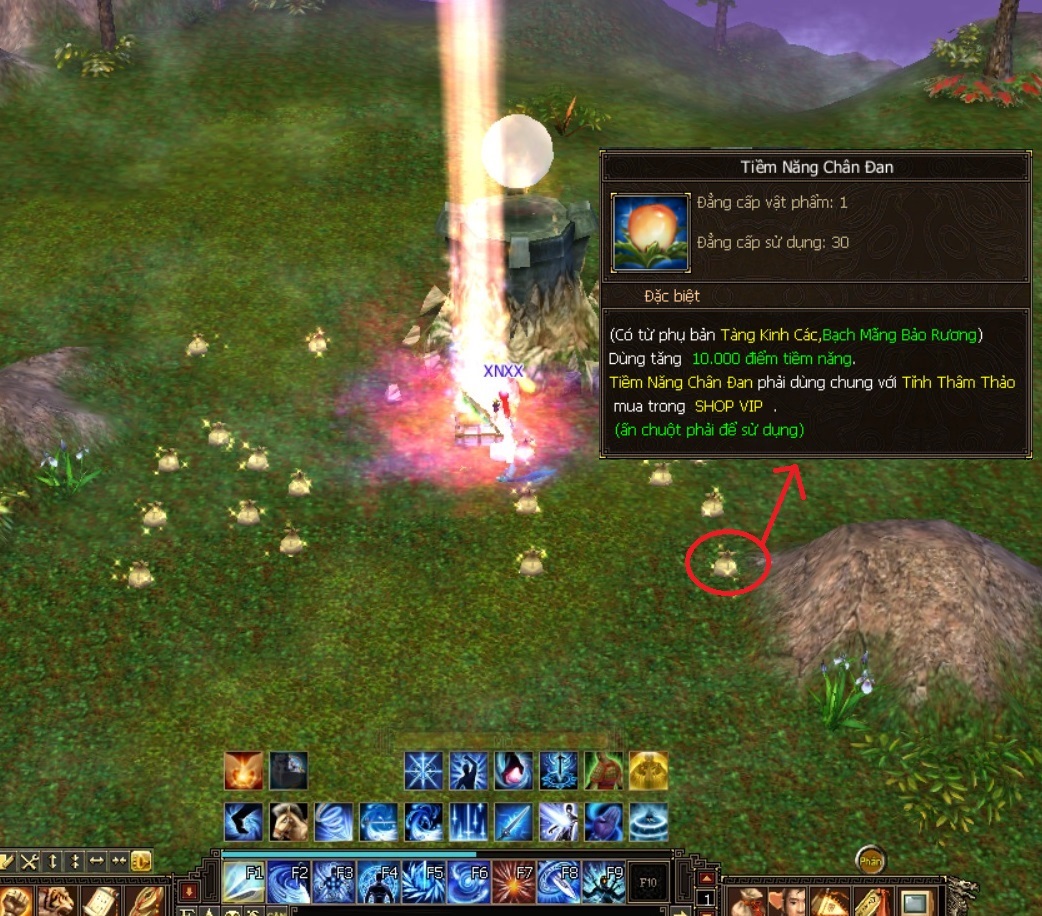
Task: Activate the snowflake skill icon
Action: tap(423, 771)
